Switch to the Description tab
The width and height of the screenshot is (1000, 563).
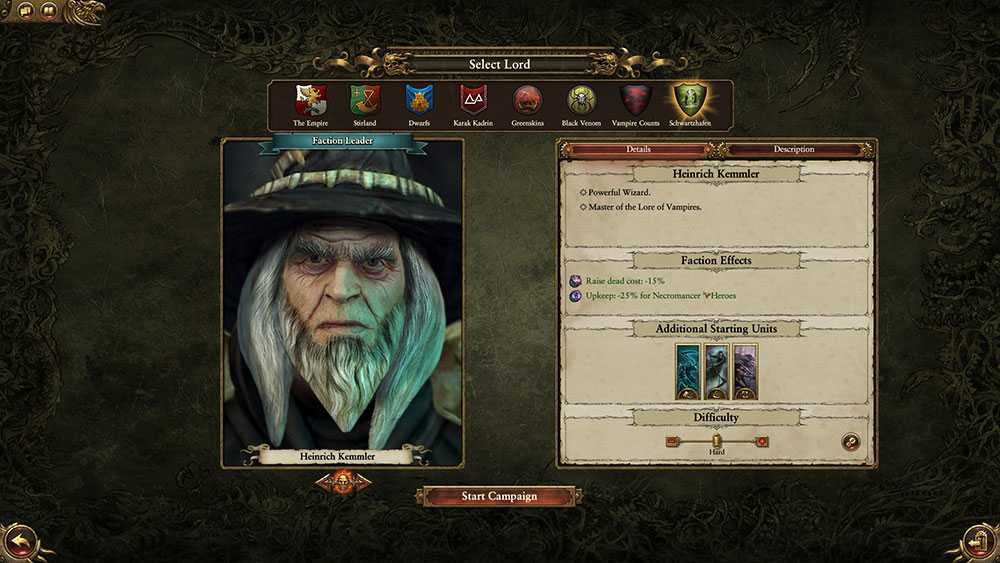pos(793,149)
